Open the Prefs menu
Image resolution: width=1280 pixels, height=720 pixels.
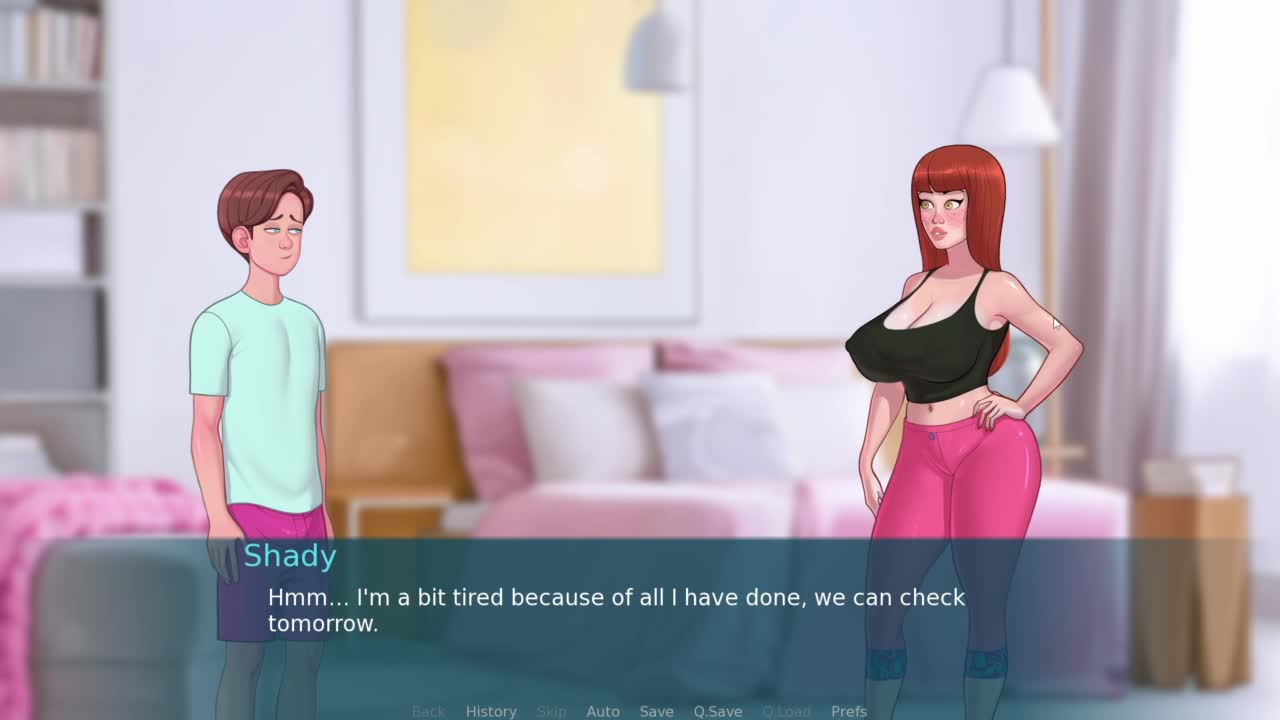point(849,711)
